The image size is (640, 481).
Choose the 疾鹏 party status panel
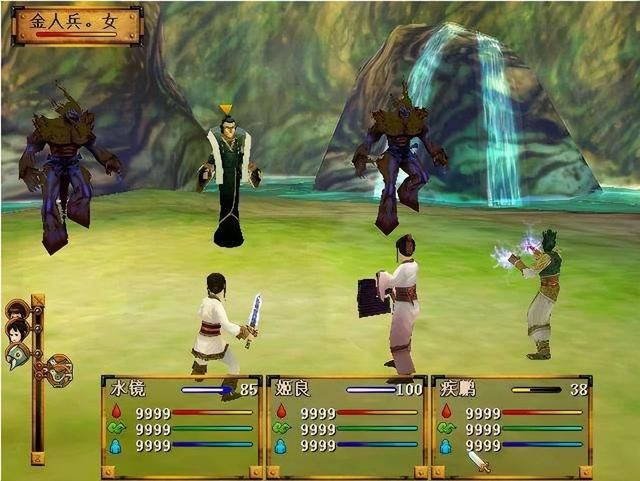511,426
